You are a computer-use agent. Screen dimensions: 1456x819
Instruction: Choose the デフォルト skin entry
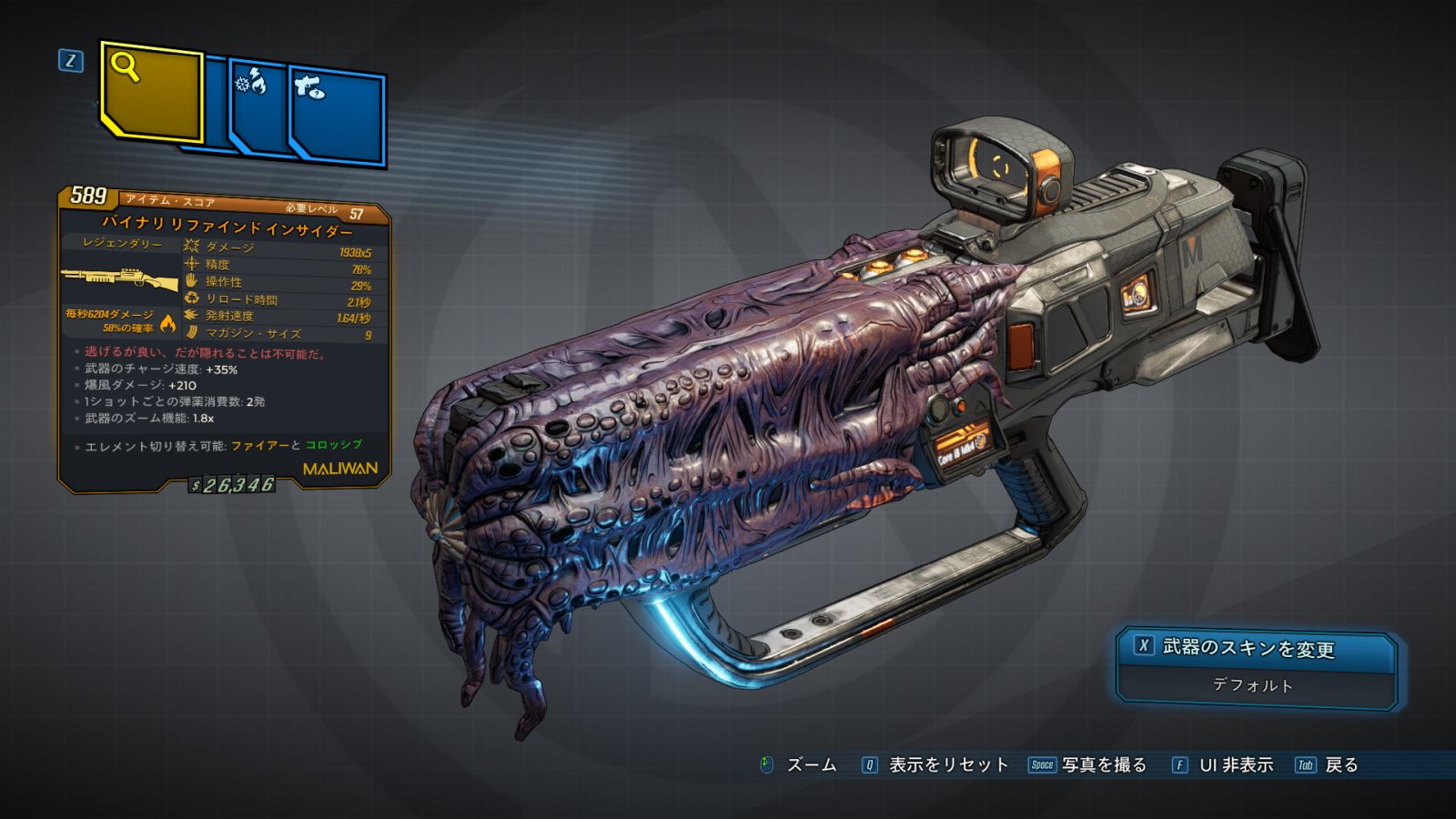(1253, 685)
